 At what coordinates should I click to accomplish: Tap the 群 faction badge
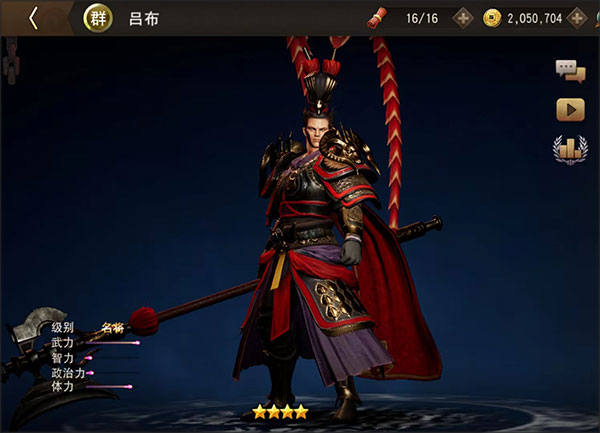pyautogui.click(x=97, y=18)
